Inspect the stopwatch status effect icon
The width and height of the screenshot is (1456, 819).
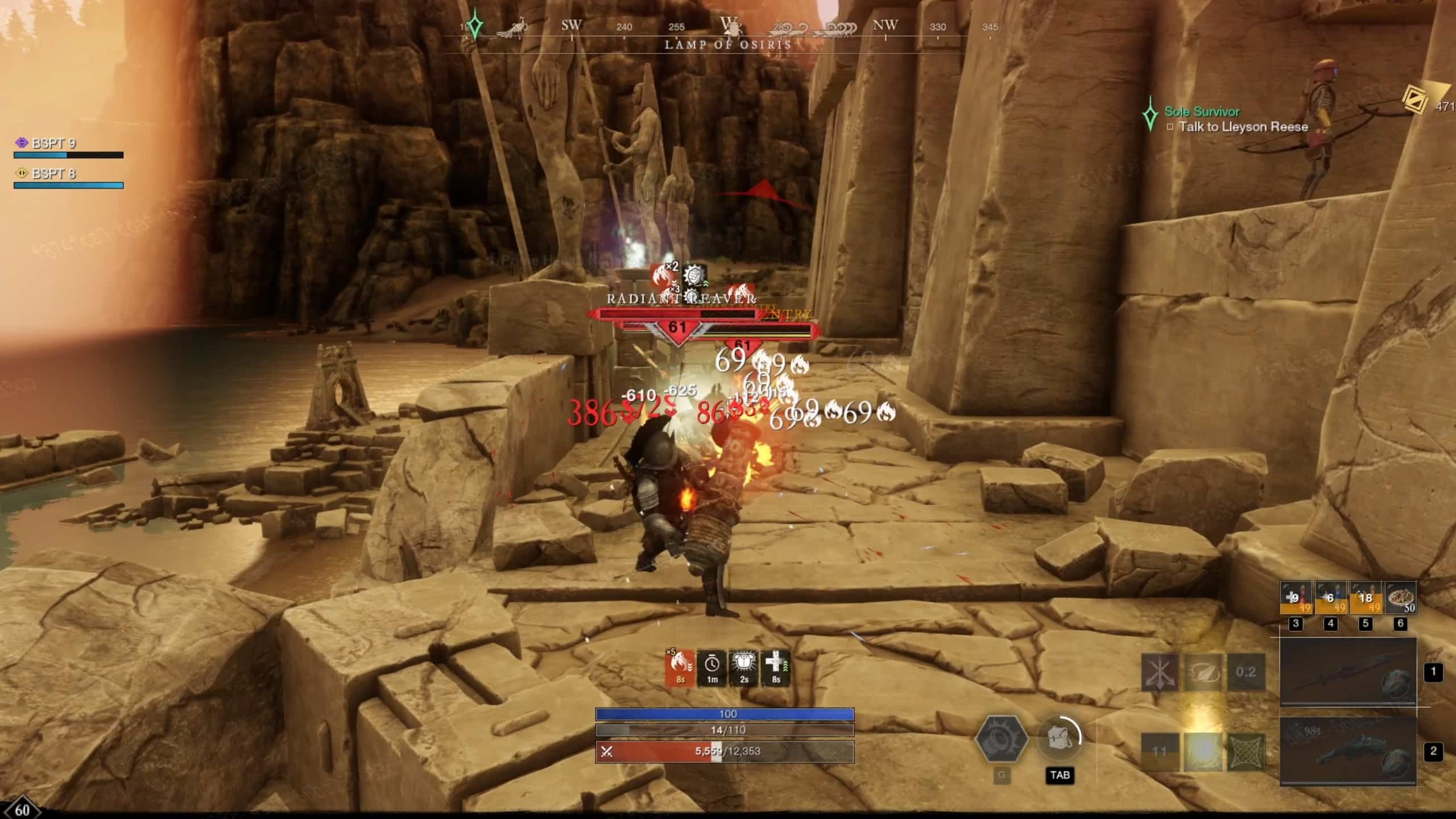point(712,668)
